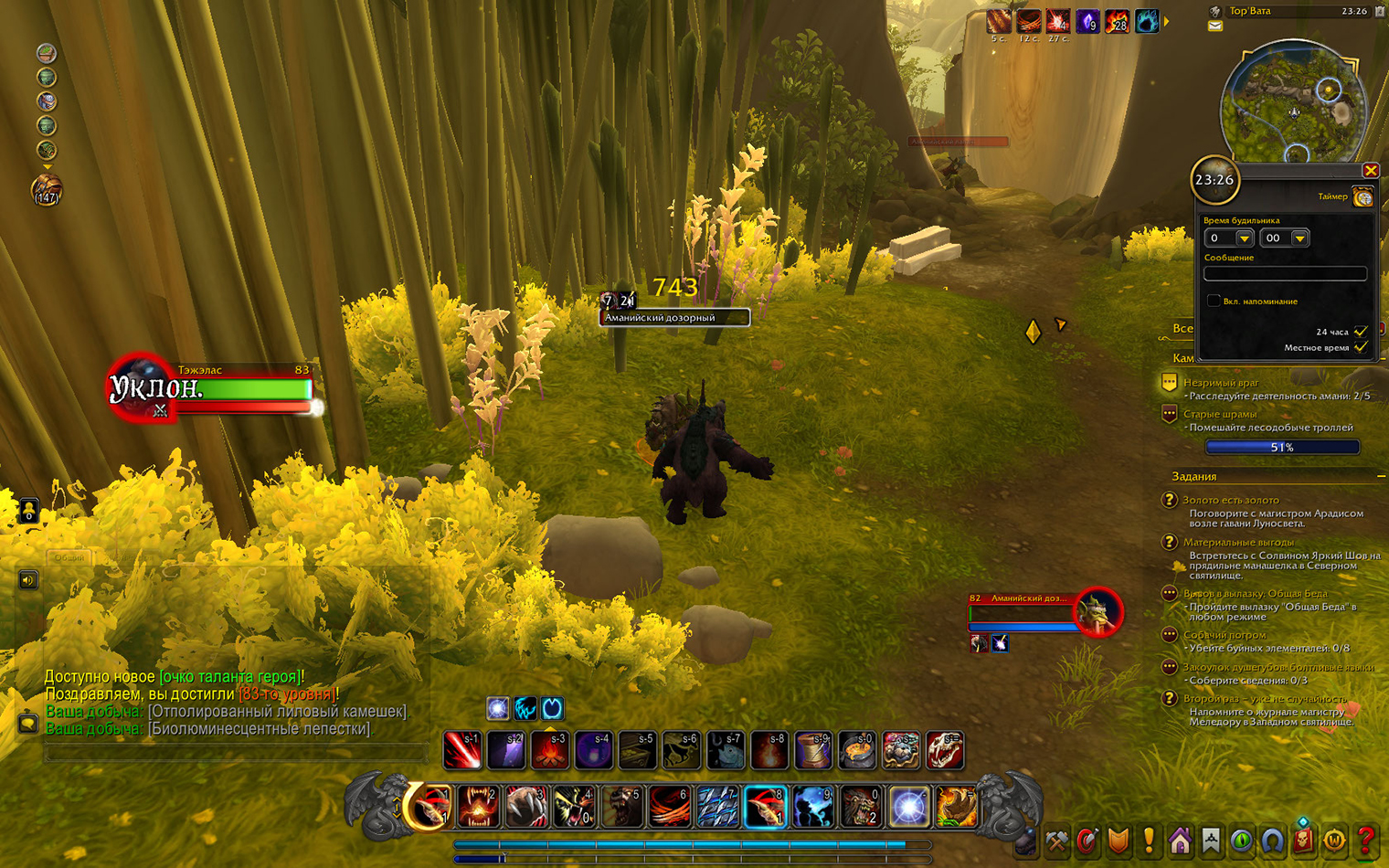Open professions via crossed hammers icon
The height and width of the screenshot is (868, 1389).
[1057, 840]
